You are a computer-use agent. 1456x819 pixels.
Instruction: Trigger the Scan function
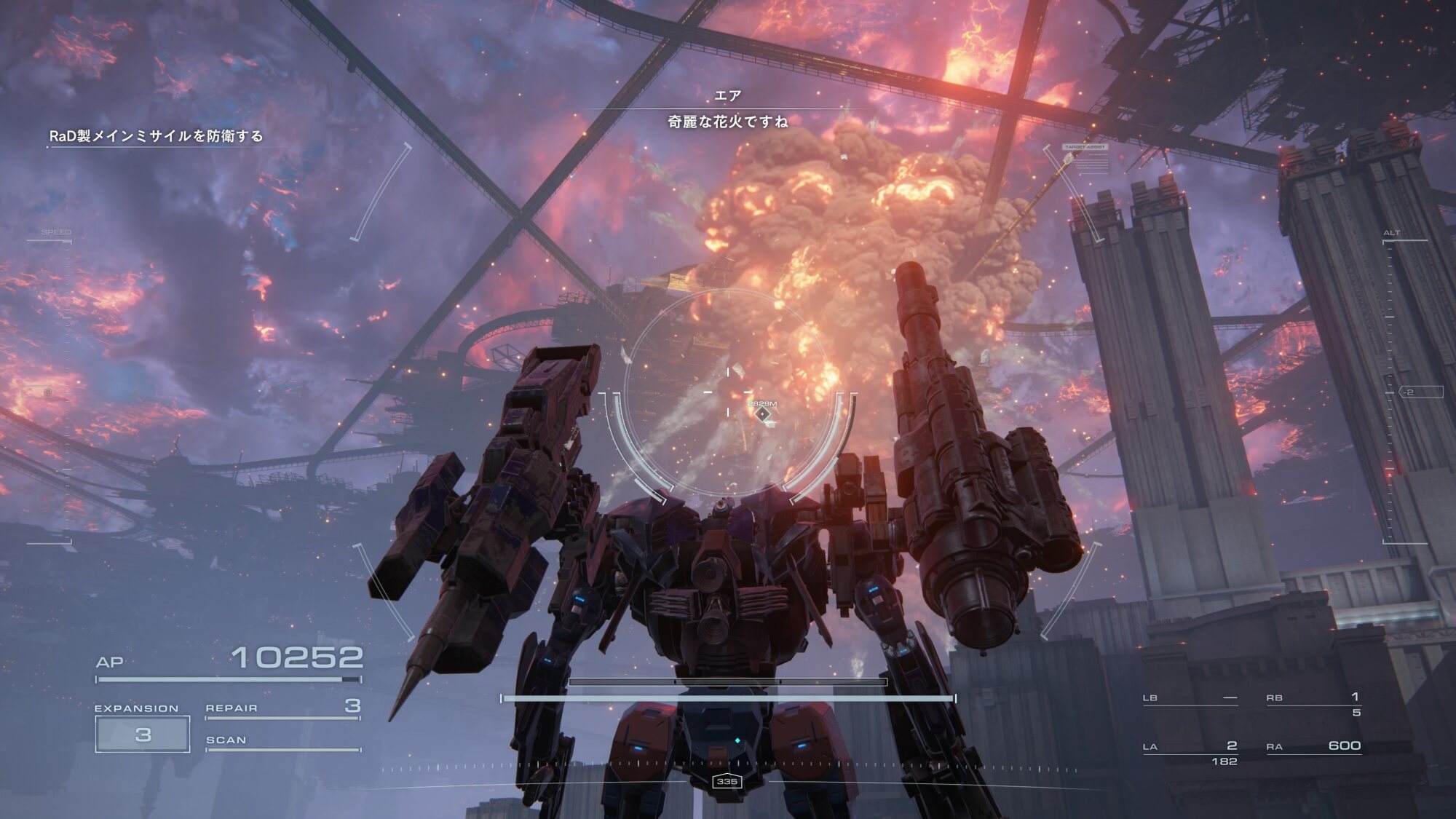(x=282, y=740)
